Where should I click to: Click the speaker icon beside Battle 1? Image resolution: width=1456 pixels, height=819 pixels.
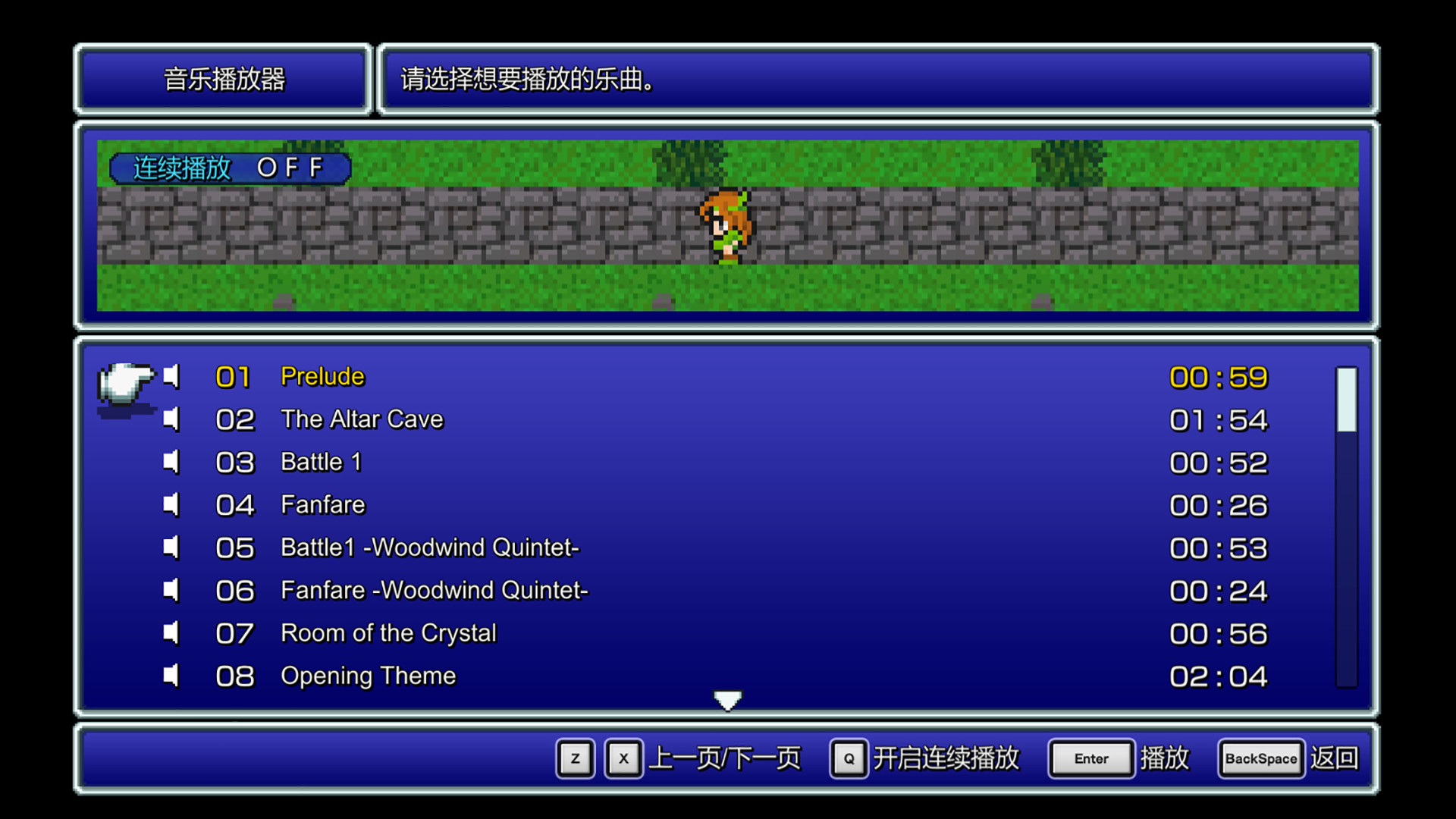click(x=171, y=462)
